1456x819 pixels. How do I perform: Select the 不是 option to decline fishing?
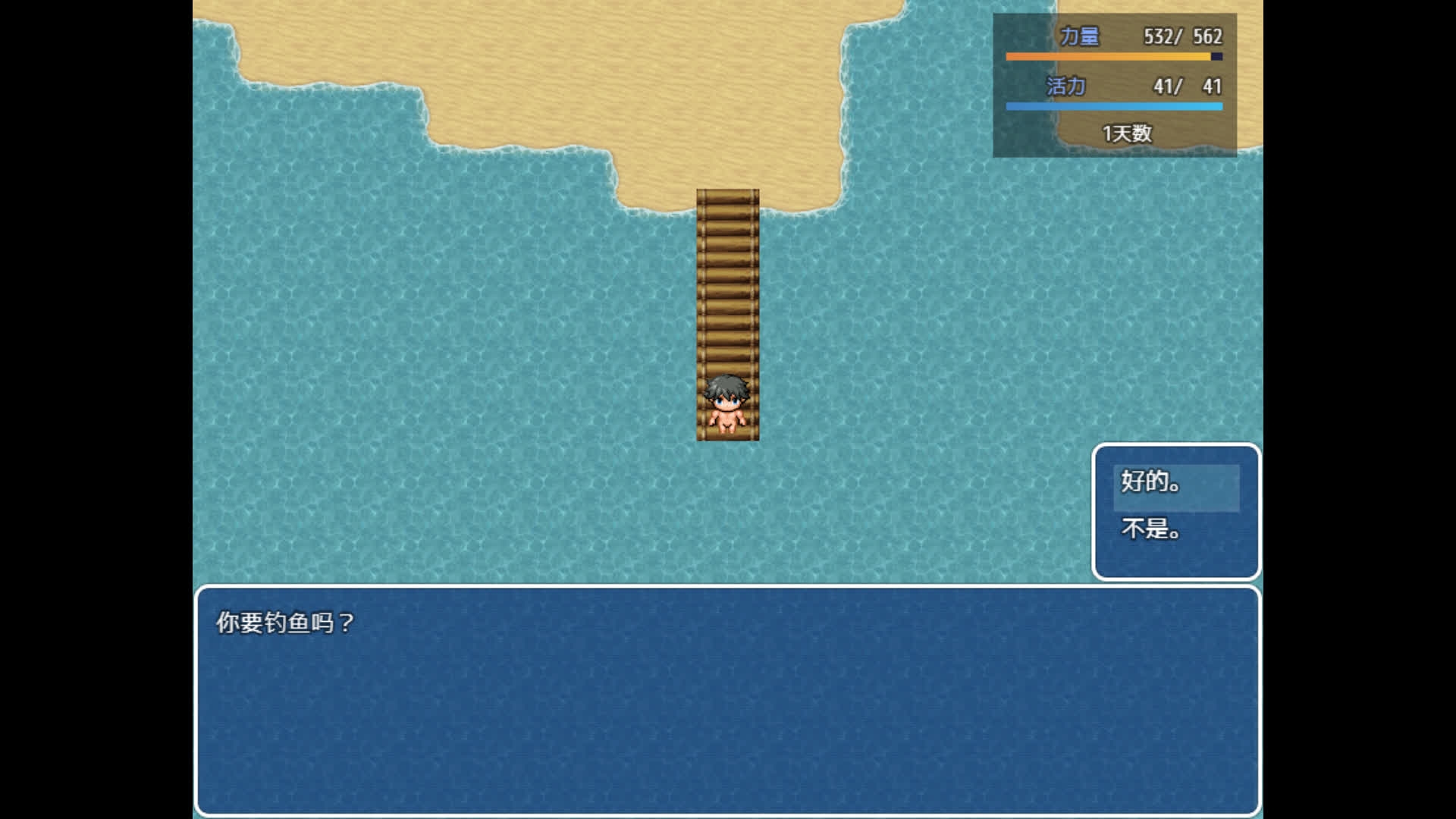point(1175,529)
